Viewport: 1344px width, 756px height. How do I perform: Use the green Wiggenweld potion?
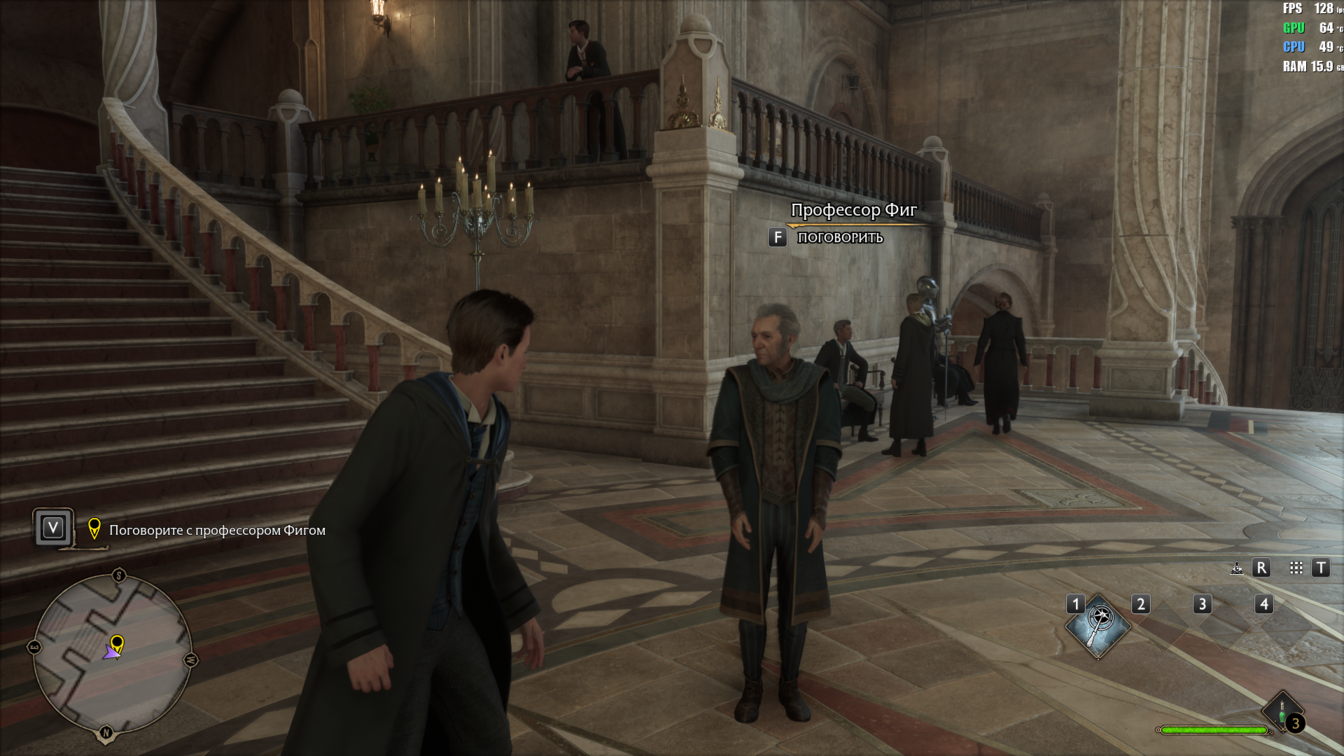point(1283,712)
